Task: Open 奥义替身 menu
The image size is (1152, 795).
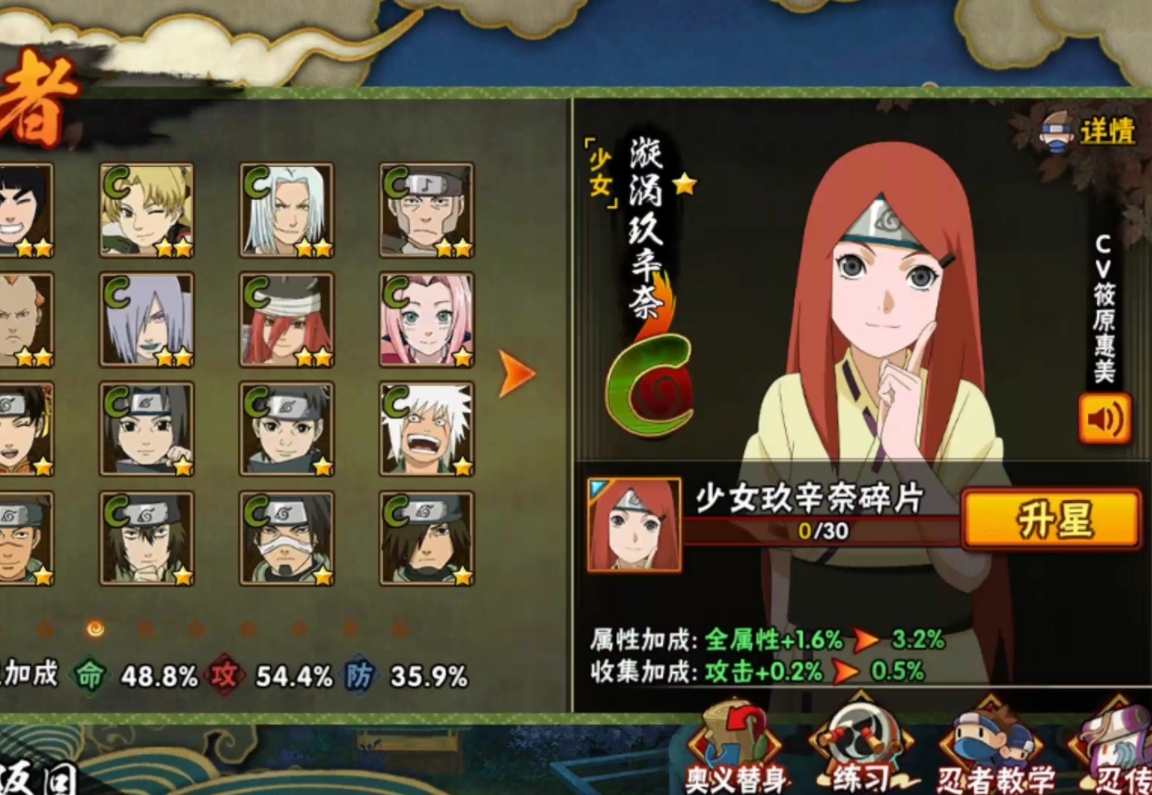Action: (736, 750)
